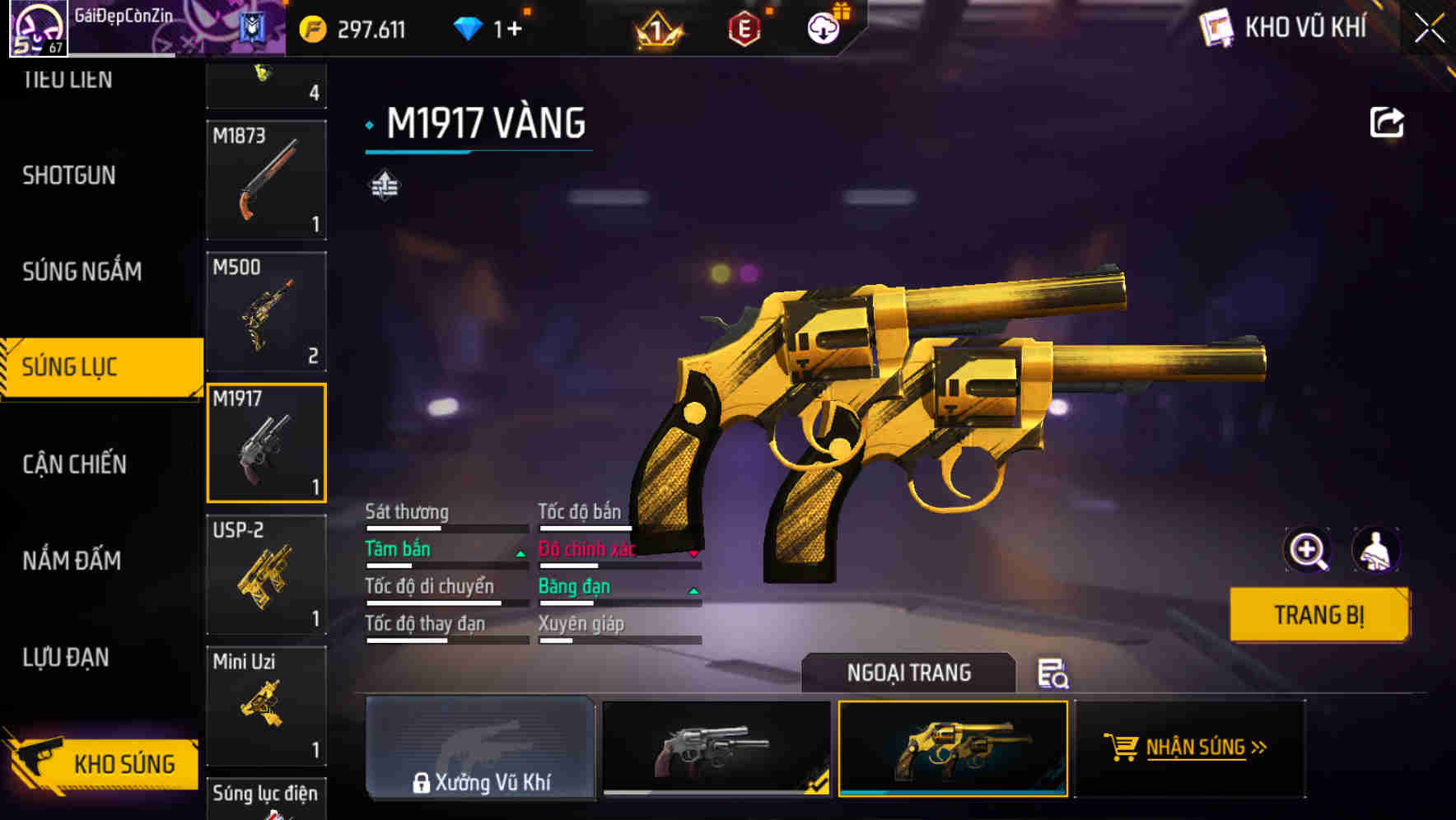Zoom the weapon with the magnifier icon
The width and height of the screenshot is (1456, 820).
[1308, 550]
